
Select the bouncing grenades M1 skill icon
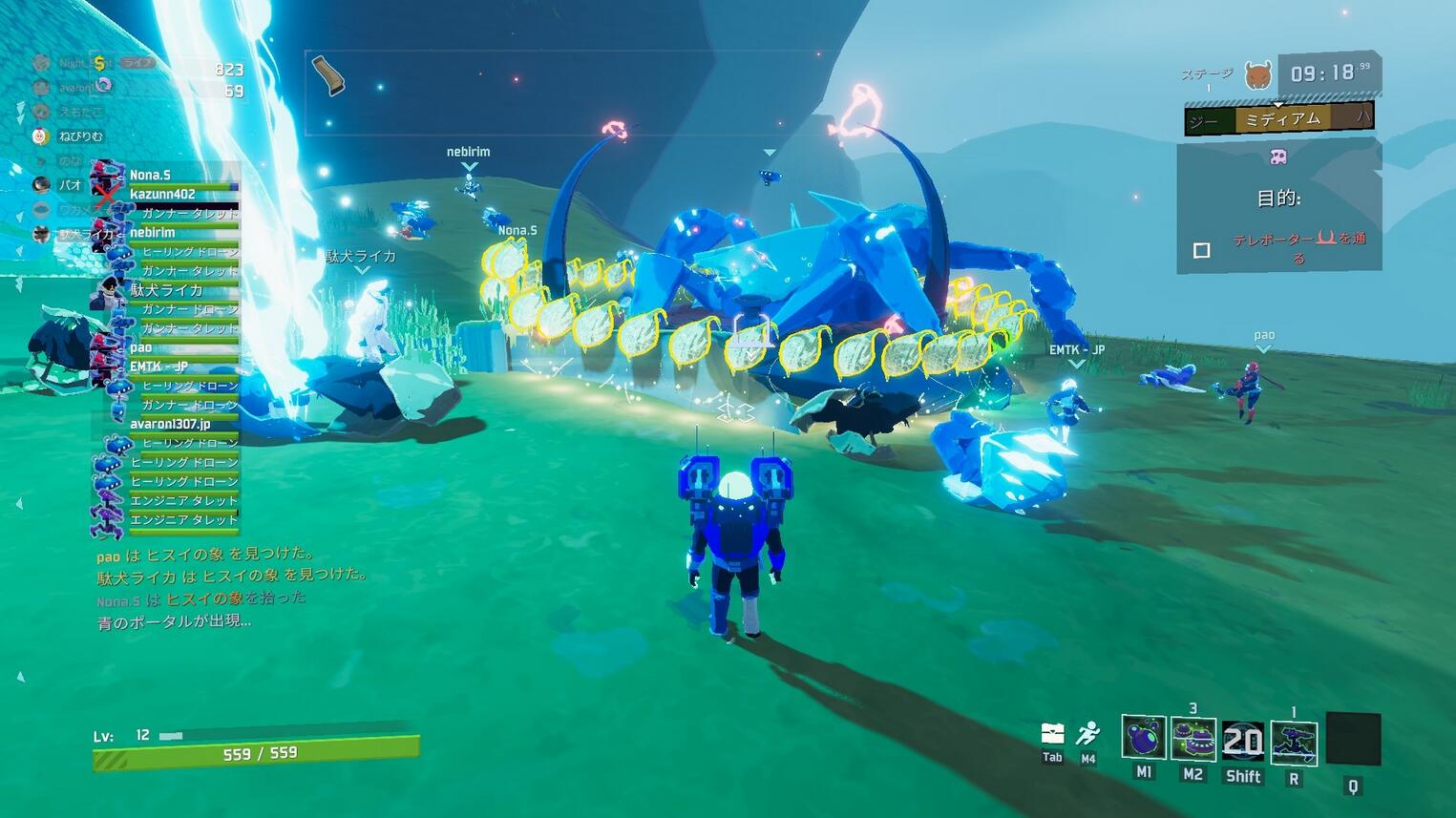pos(1143,740)
